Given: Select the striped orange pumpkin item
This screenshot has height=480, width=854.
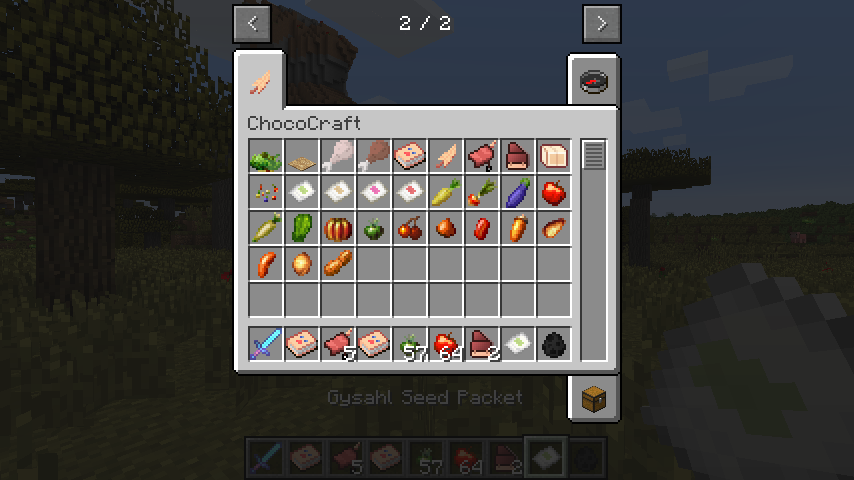Looking at the screenshot, I should [337, 229].
